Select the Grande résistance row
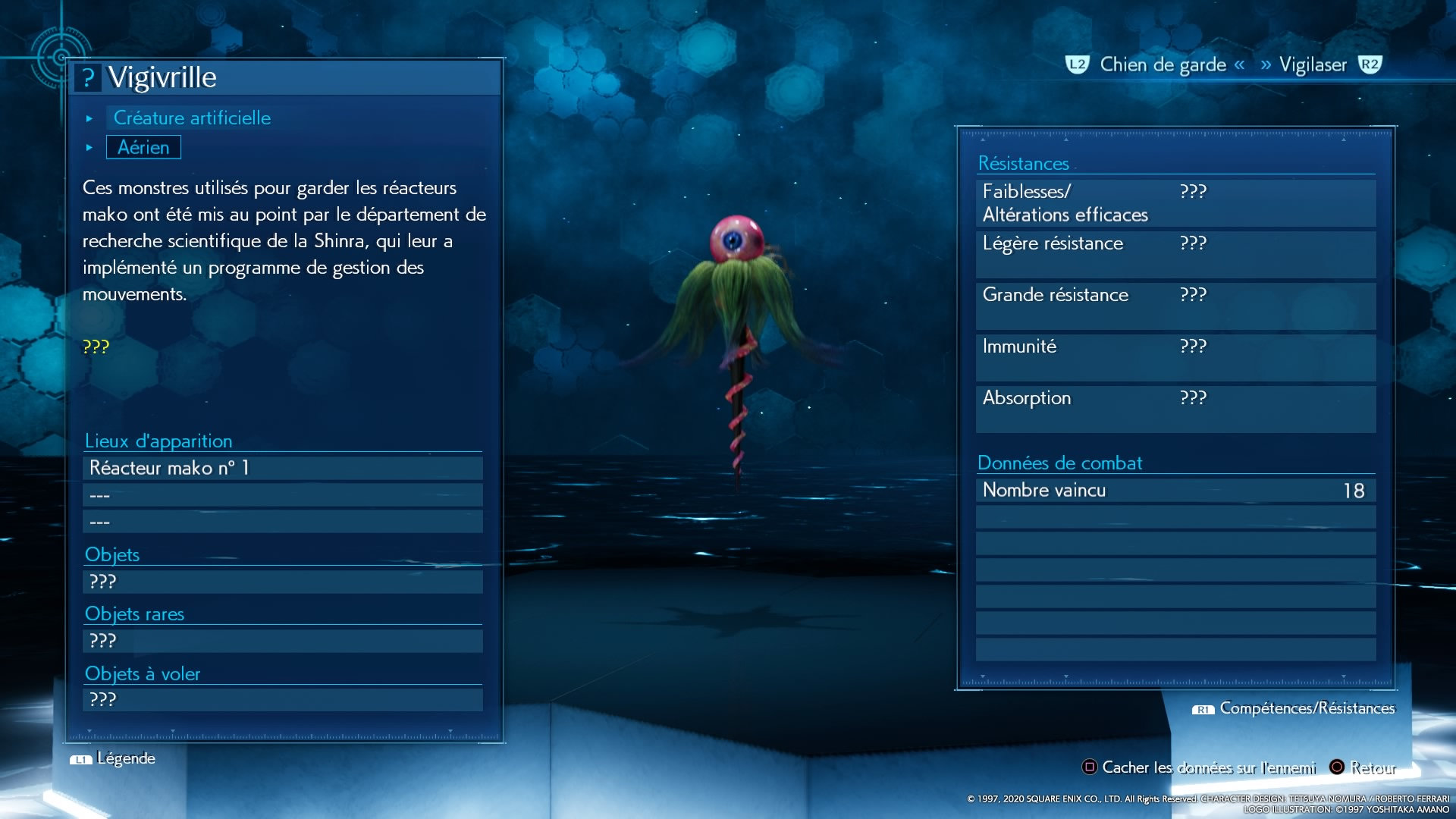The image size is (1456, 819). point(1175,306)
